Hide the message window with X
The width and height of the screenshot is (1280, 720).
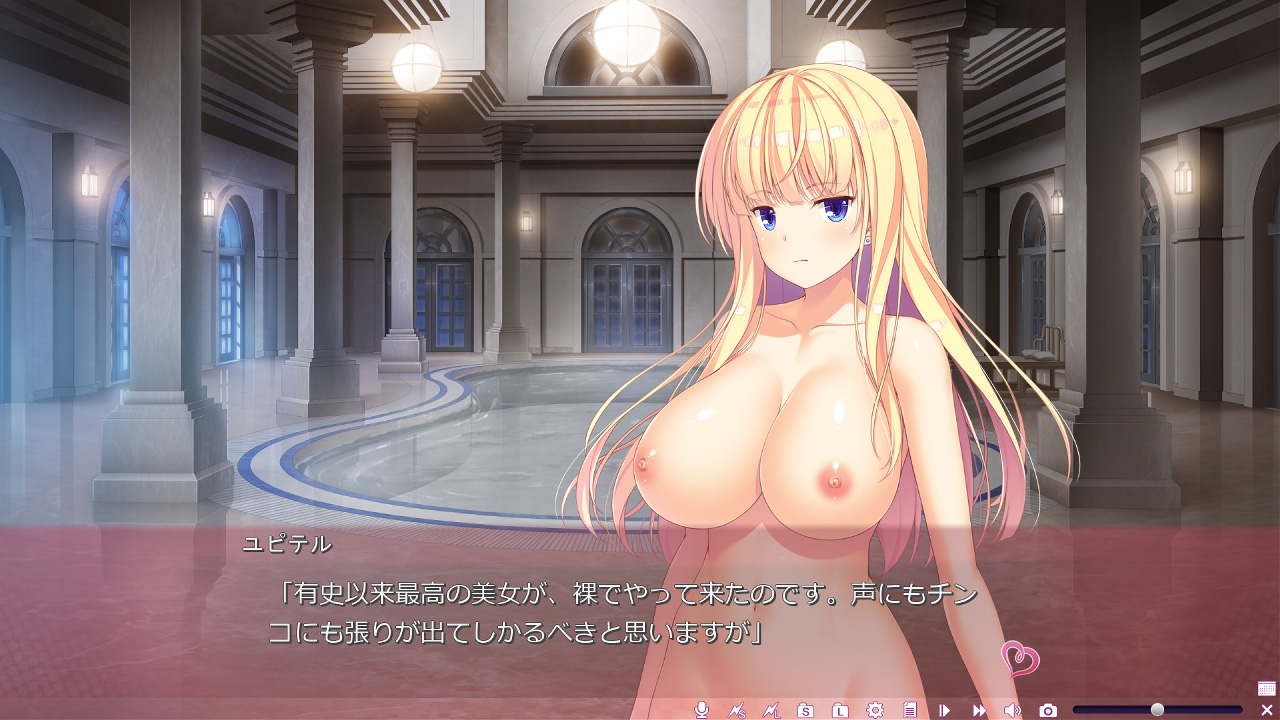1266,710
